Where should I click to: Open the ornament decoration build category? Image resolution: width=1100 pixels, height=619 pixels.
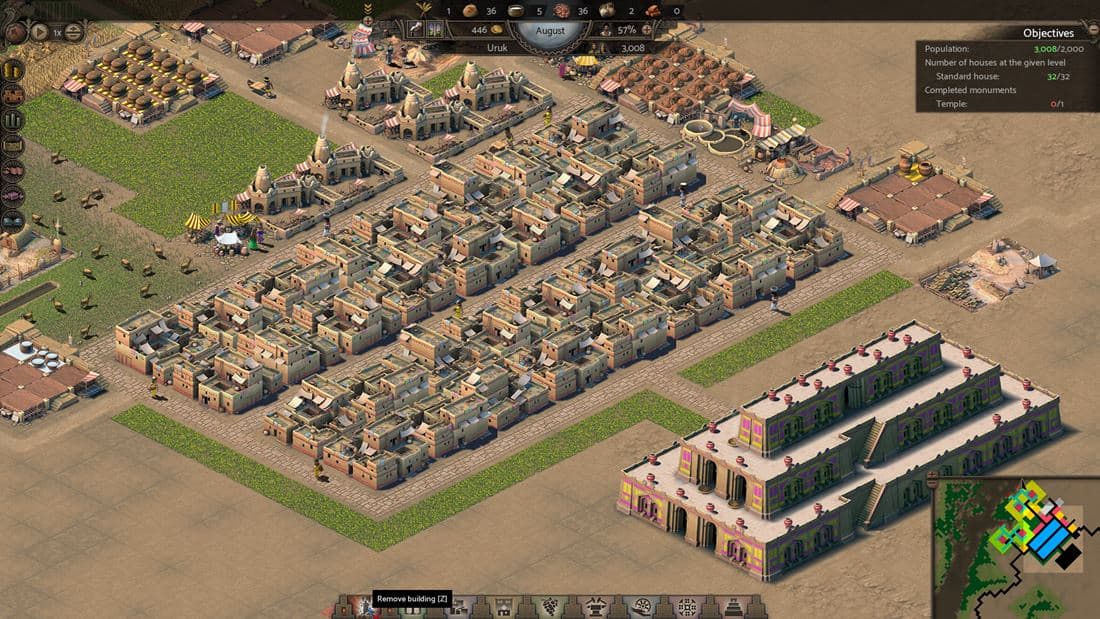[688, 607]
